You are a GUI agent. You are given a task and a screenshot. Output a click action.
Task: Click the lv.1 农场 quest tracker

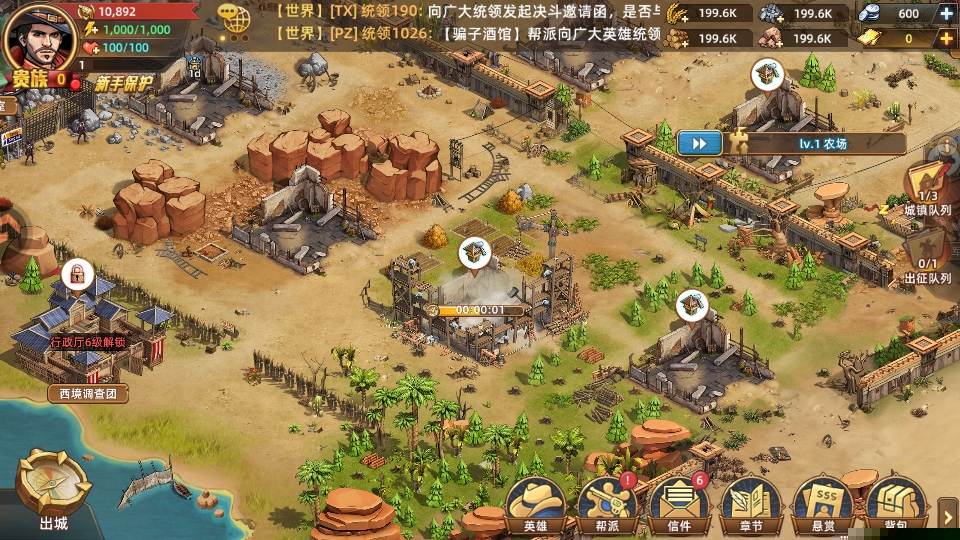822,143
